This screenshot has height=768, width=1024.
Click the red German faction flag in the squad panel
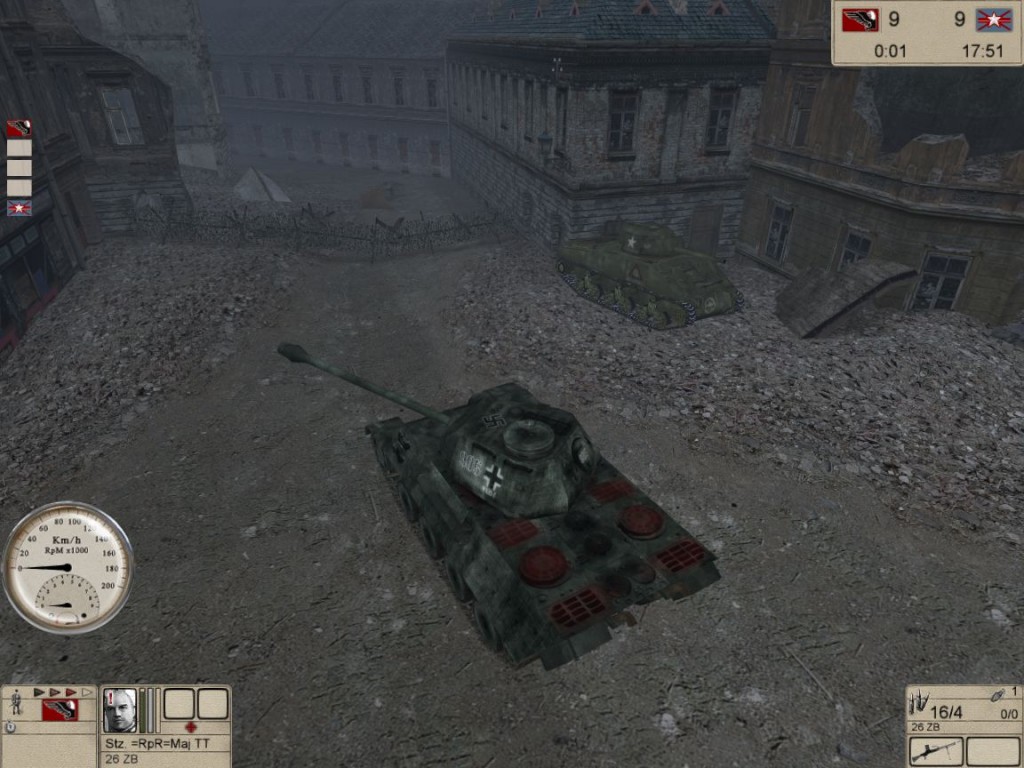[60, 710]
